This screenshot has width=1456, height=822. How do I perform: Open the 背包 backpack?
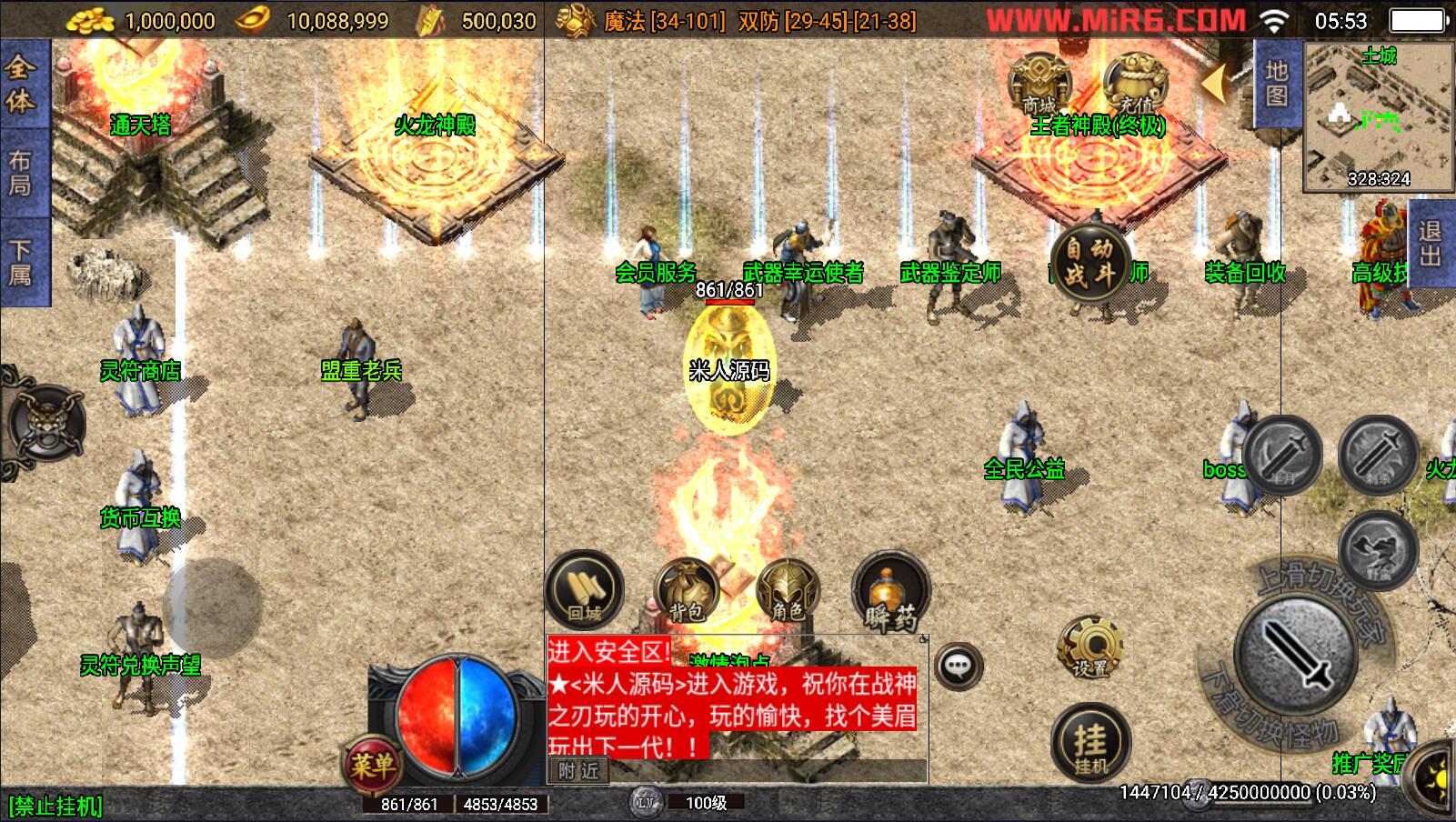687,593
